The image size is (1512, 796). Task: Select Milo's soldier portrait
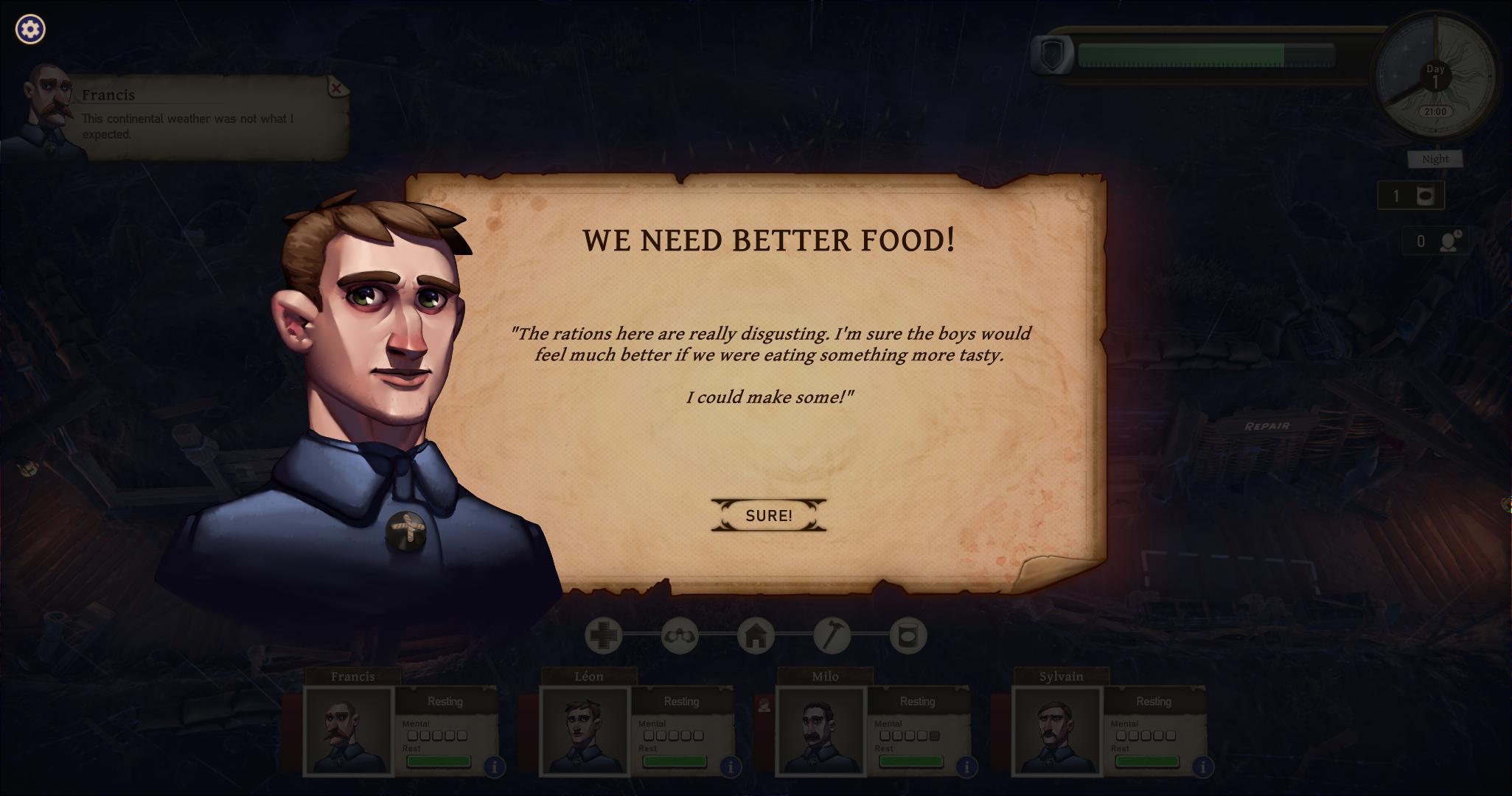click(x=821, y=730)
